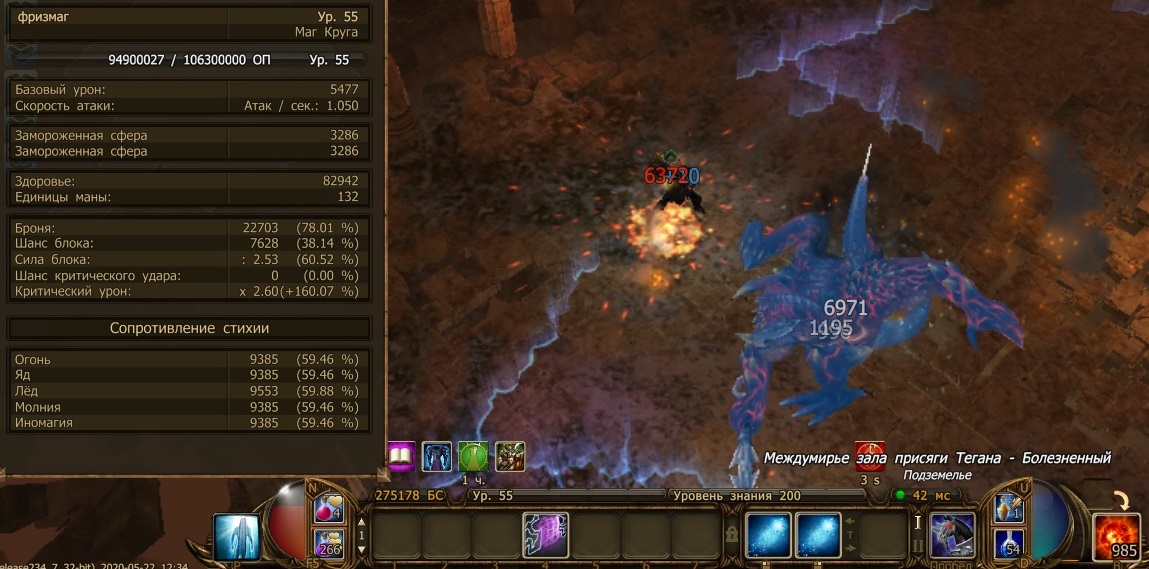
Task: Toggle the hotbar lock icon
Action: click(x=733, y=535)
